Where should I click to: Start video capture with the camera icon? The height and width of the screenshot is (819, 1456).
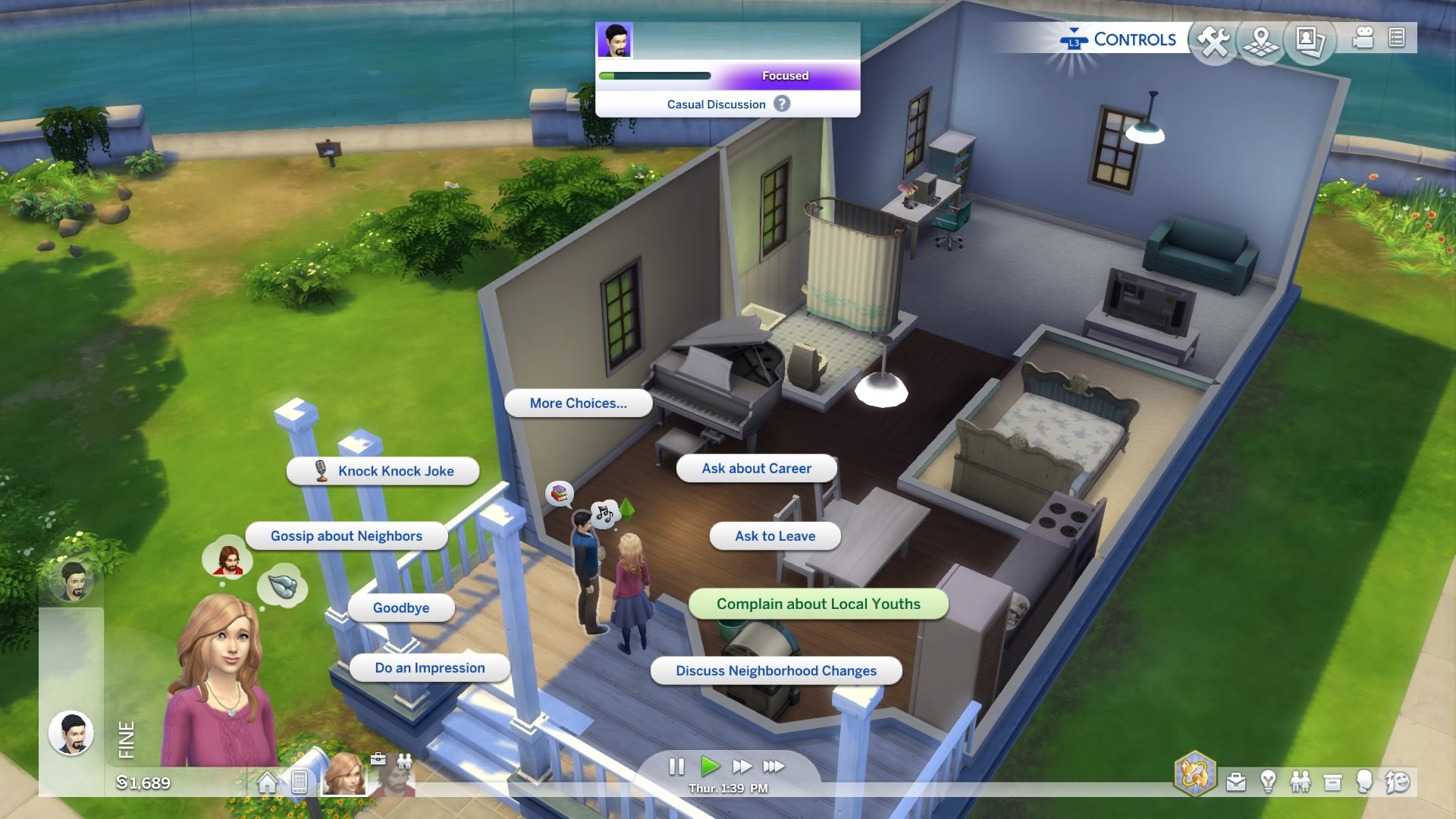1363,39
